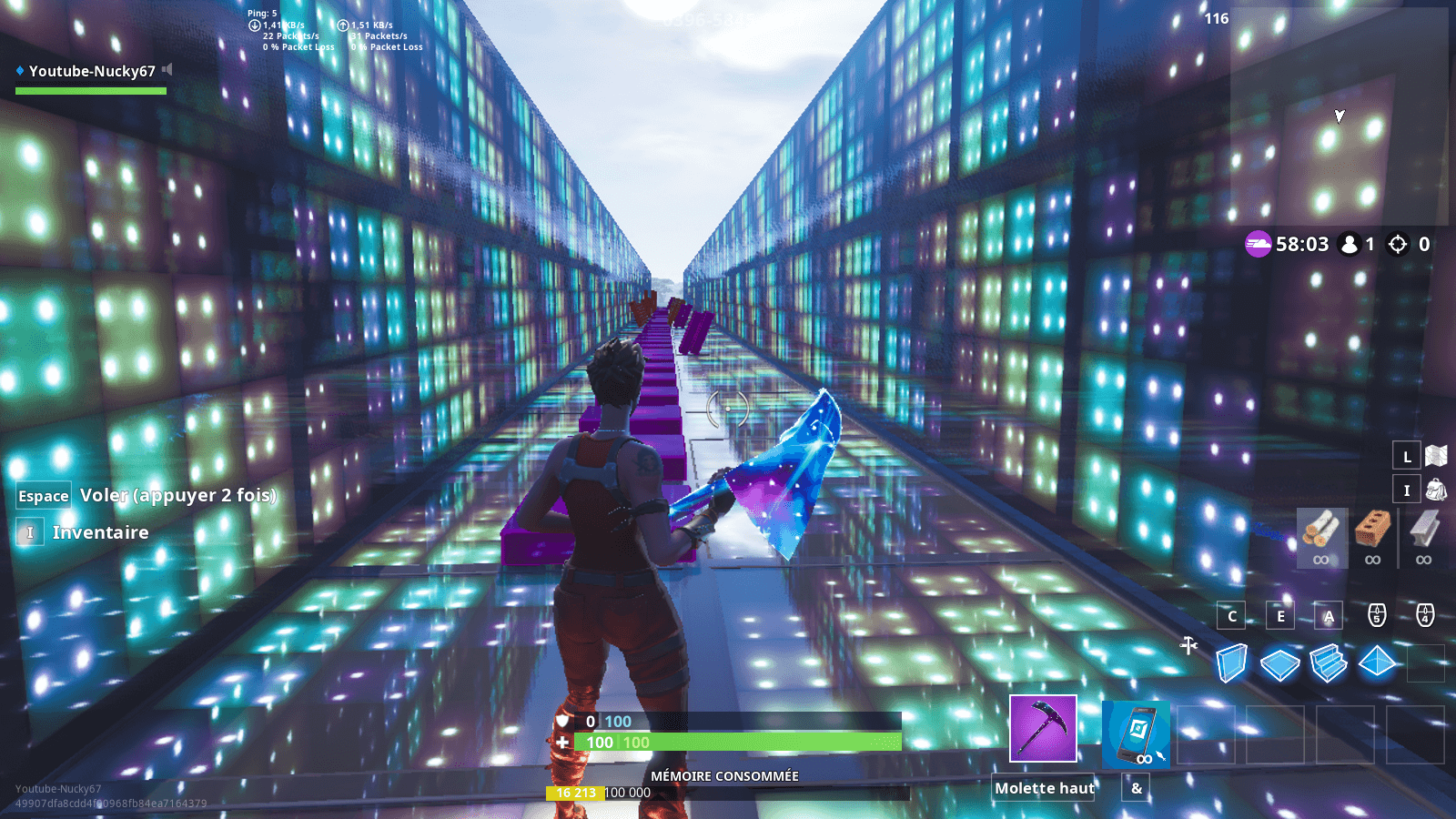Select the floor building piece
Image resolution: width=1456 pixels, height=819 pixels.
[1280, 665]
